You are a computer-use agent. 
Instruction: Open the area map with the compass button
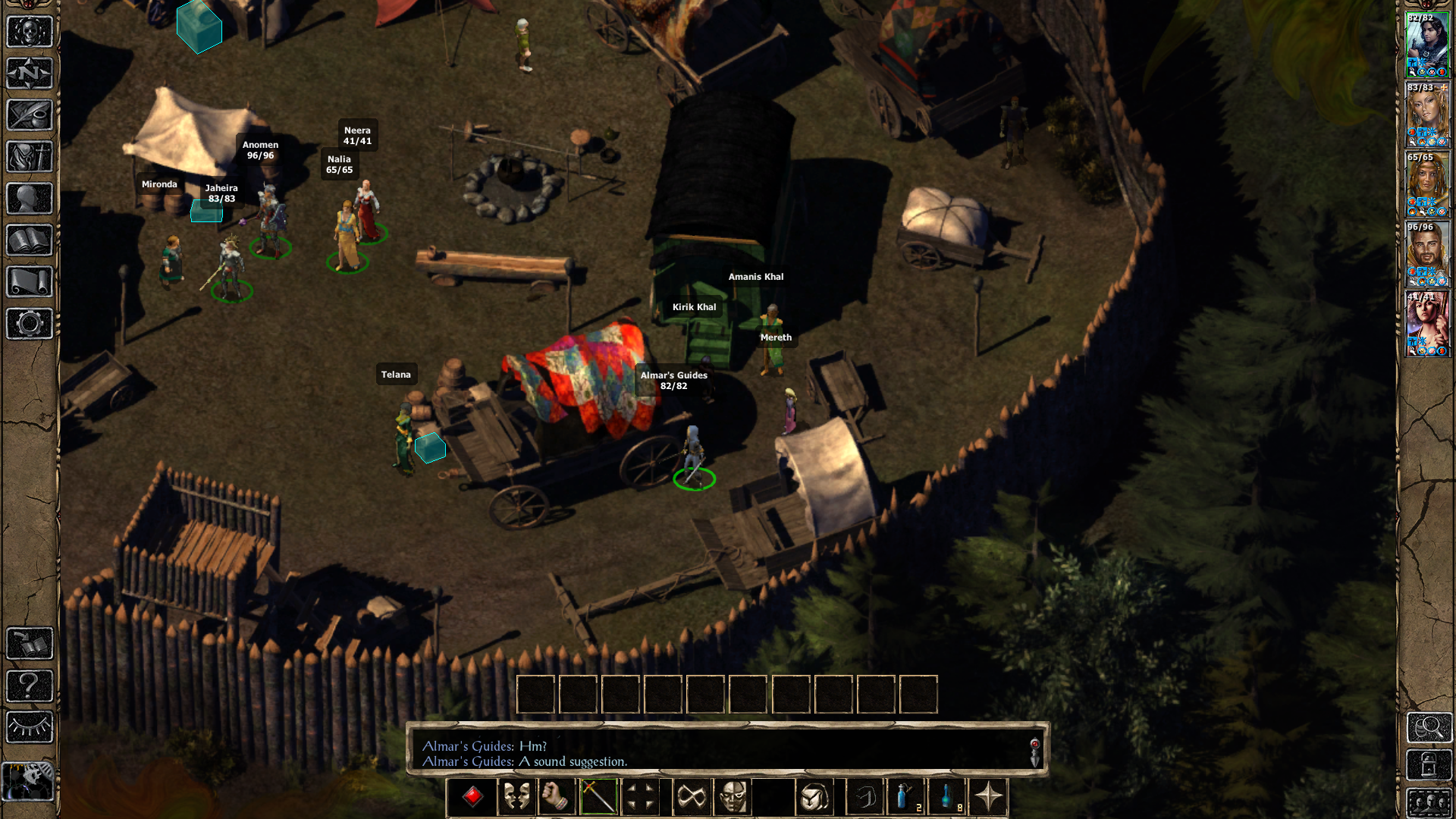pyautogui.click(x=30, y=74)
